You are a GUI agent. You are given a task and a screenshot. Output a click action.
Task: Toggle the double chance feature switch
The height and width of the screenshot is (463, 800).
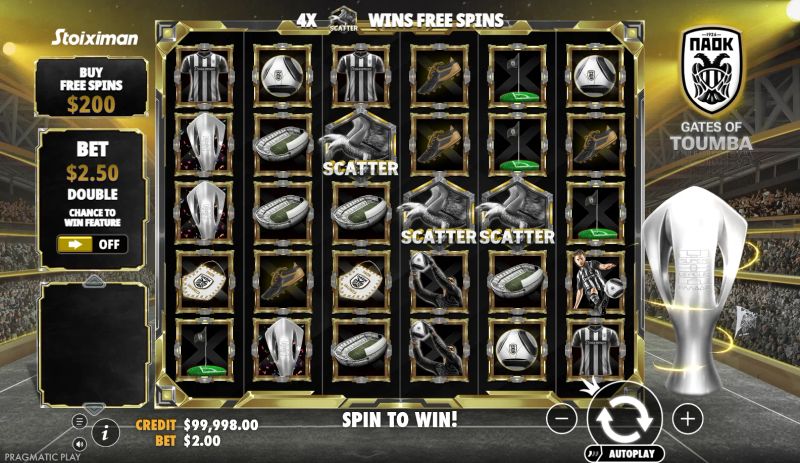pyautogui.click(x=91, y=244)
